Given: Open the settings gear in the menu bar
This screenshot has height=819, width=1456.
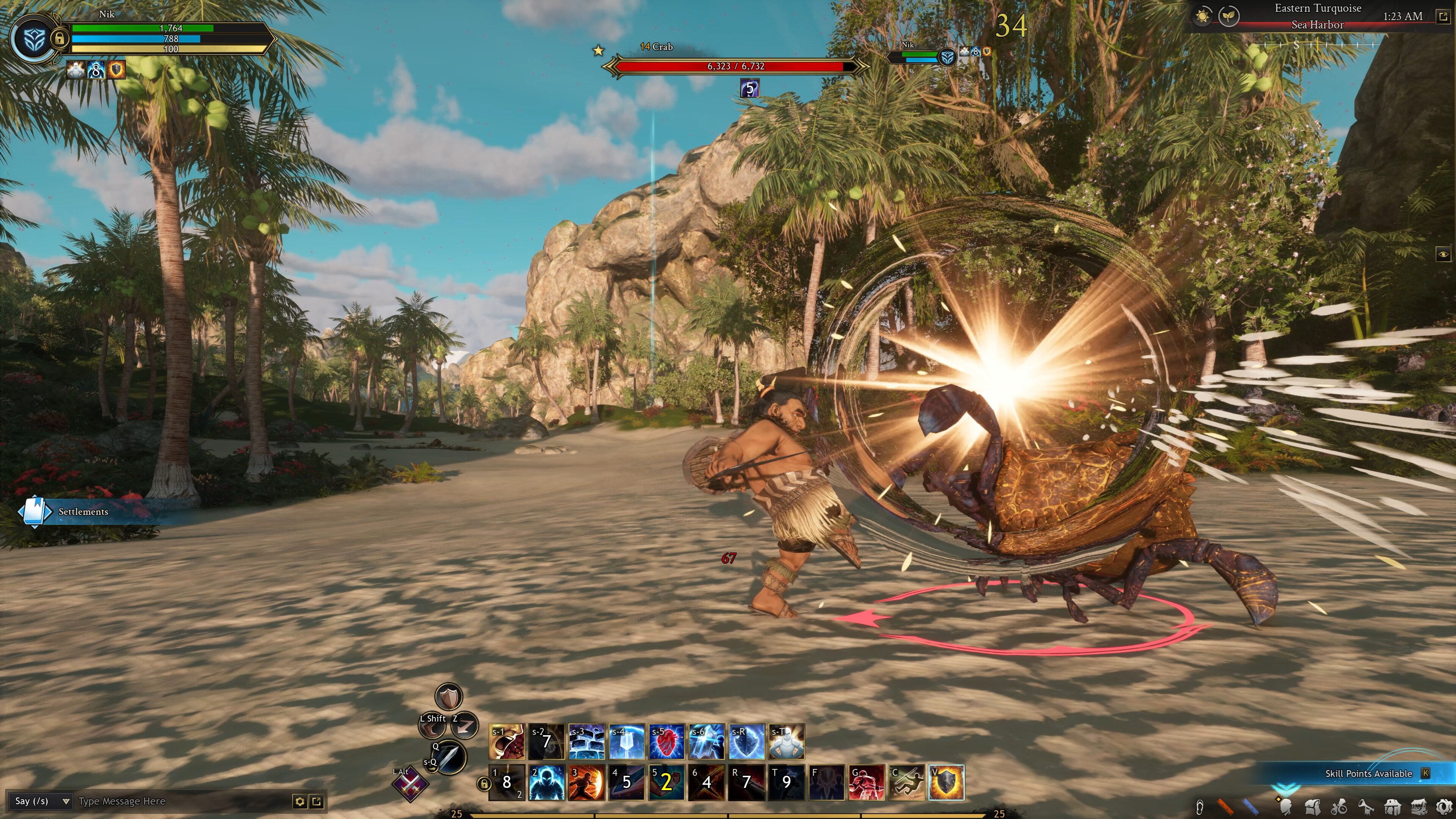Looking at the screenshot, I should [x=1444, y=806].
